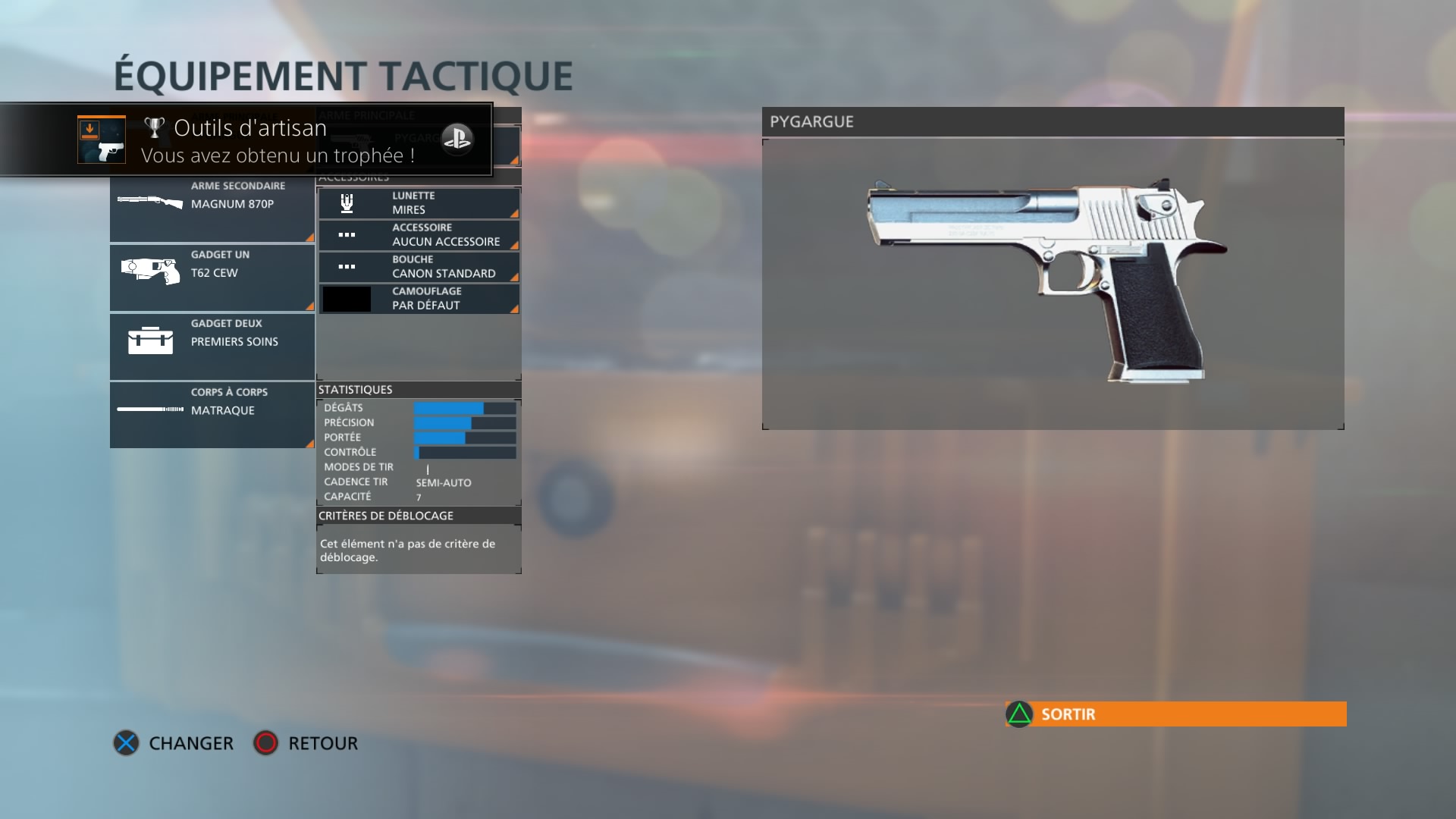
Task: Open the Camouflage Par Défaut option
Action: [419, 299]
